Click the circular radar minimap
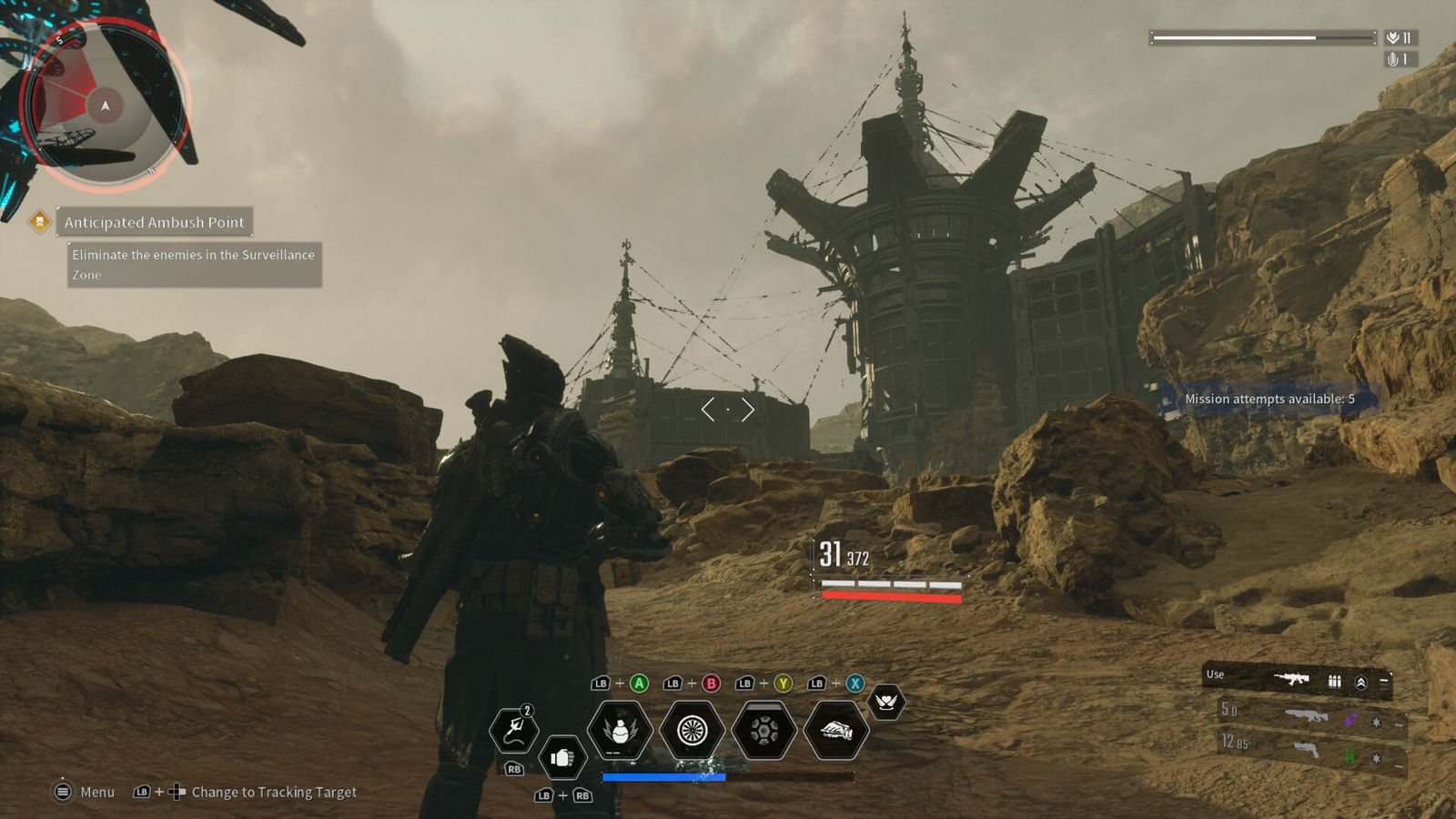 coord(105,106)
